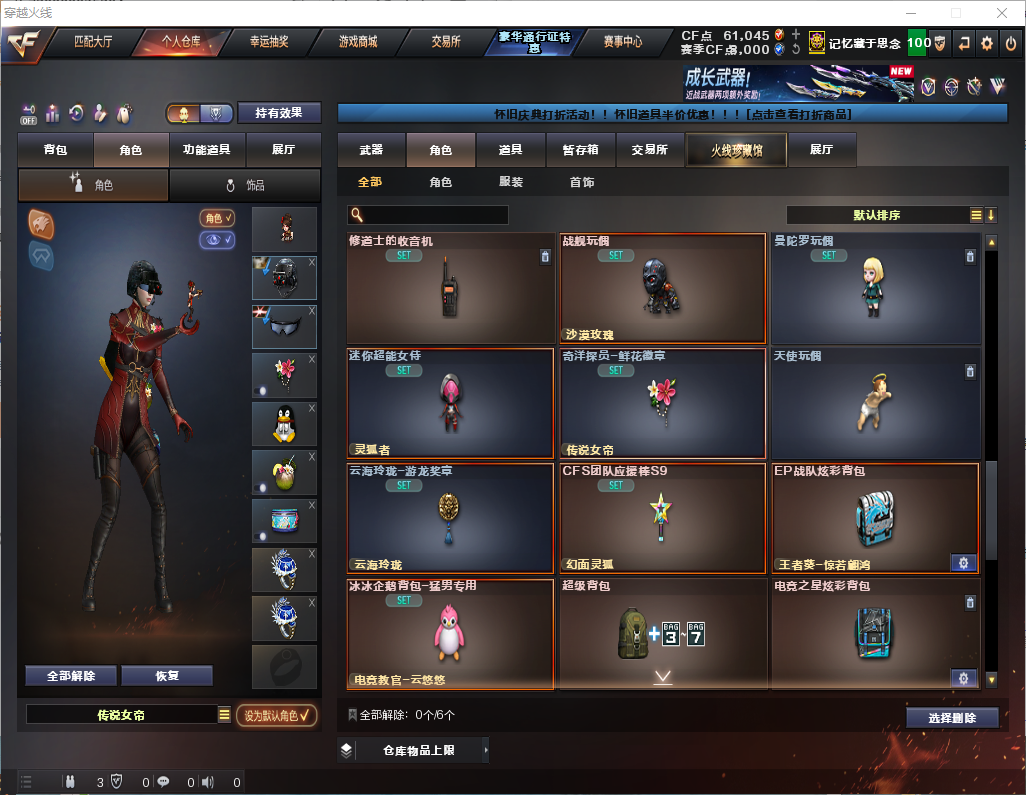Choose the 天使玩偶 item card
This screenshot has width=1026, height=795.
click(x=875, y=403)
